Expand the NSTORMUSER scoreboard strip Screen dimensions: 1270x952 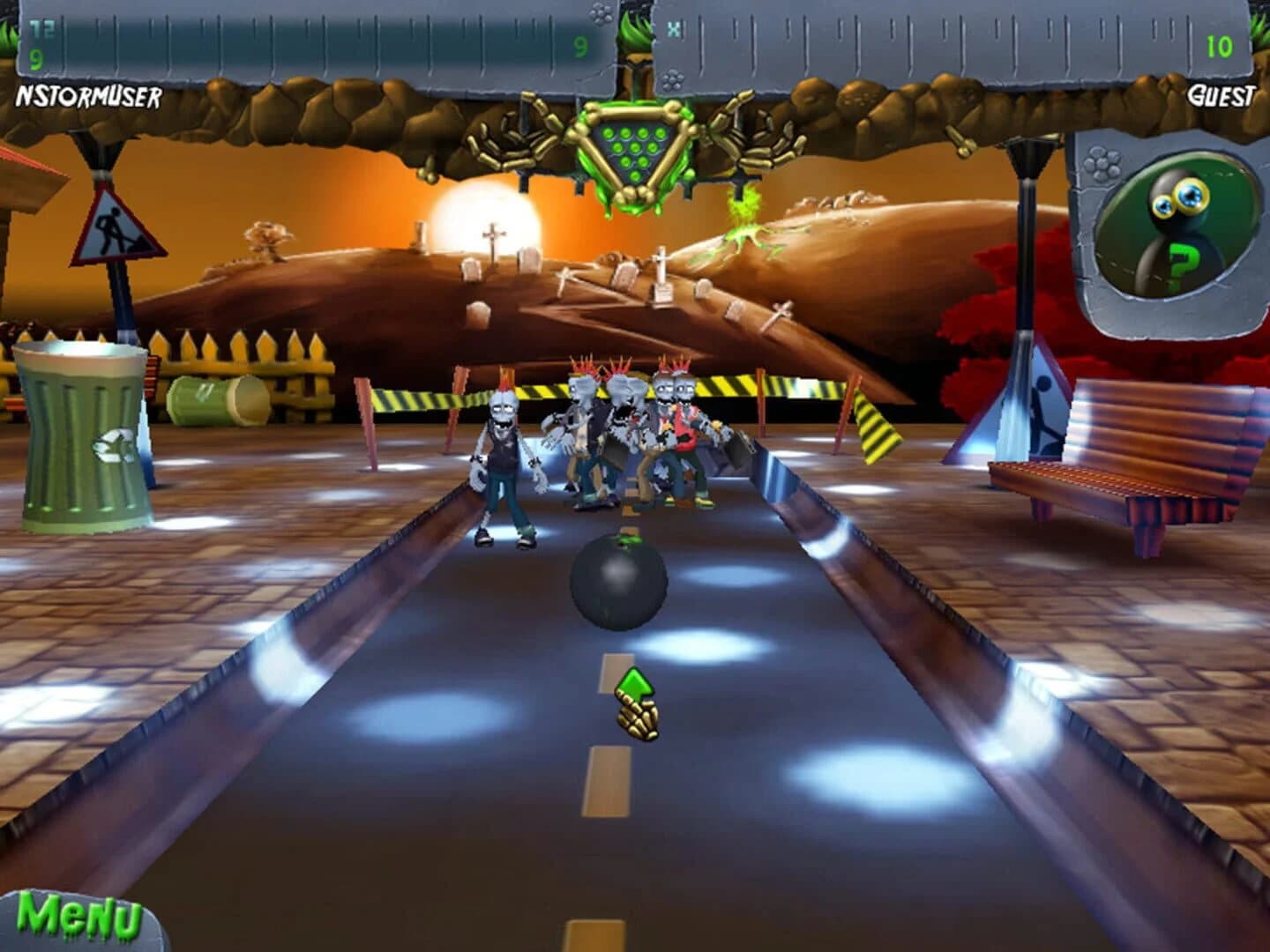[x=309, y=44]
